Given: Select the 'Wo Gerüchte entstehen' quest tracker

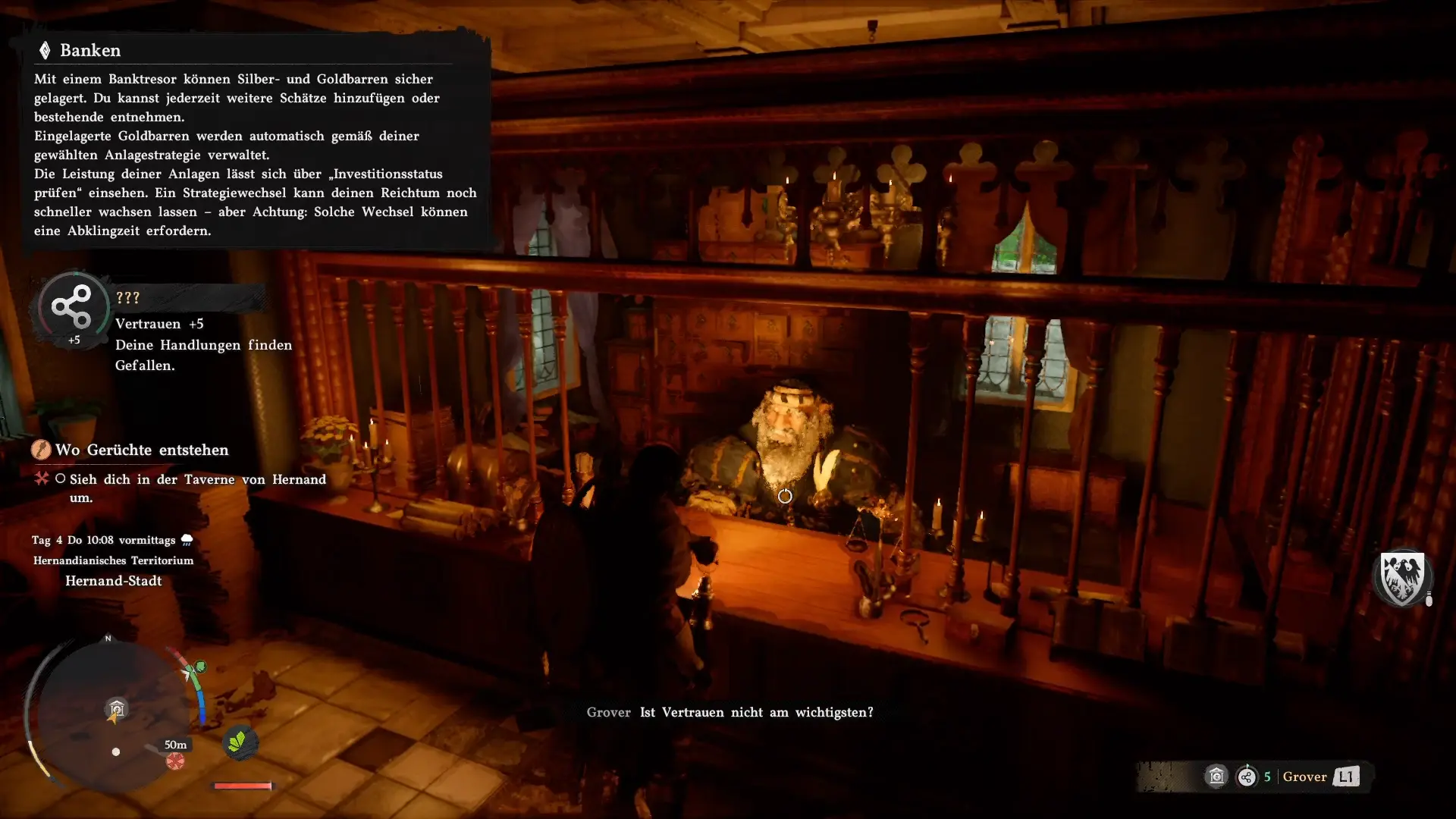Looking at the screenshot, I should 141,450.
